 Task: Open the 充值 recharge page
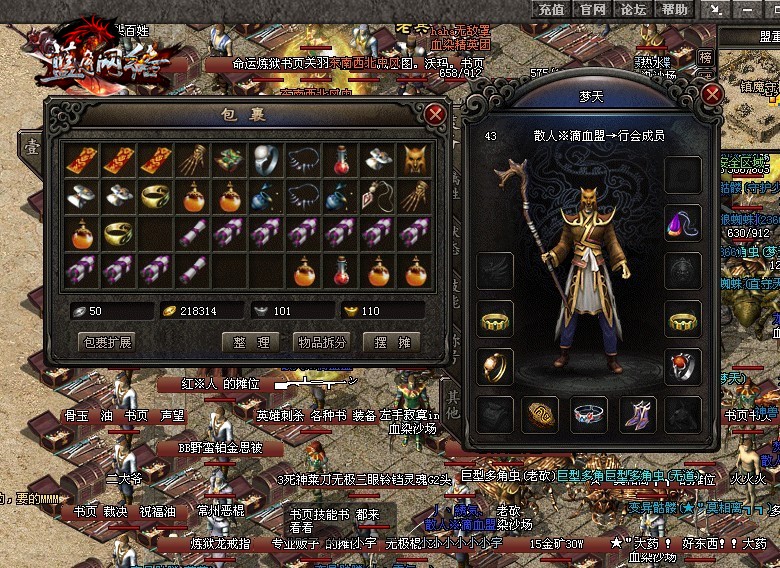(551, 9)
